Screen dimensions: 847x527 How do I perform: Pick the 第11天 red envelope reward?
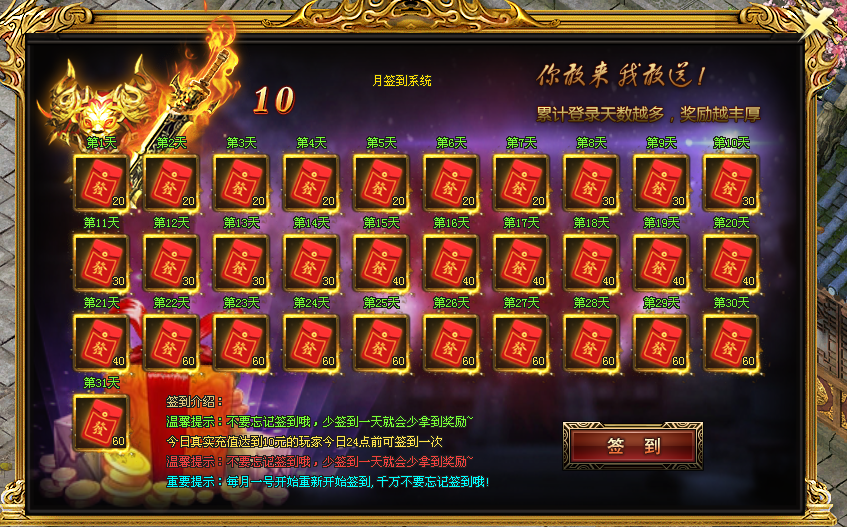tap(102, 263)
